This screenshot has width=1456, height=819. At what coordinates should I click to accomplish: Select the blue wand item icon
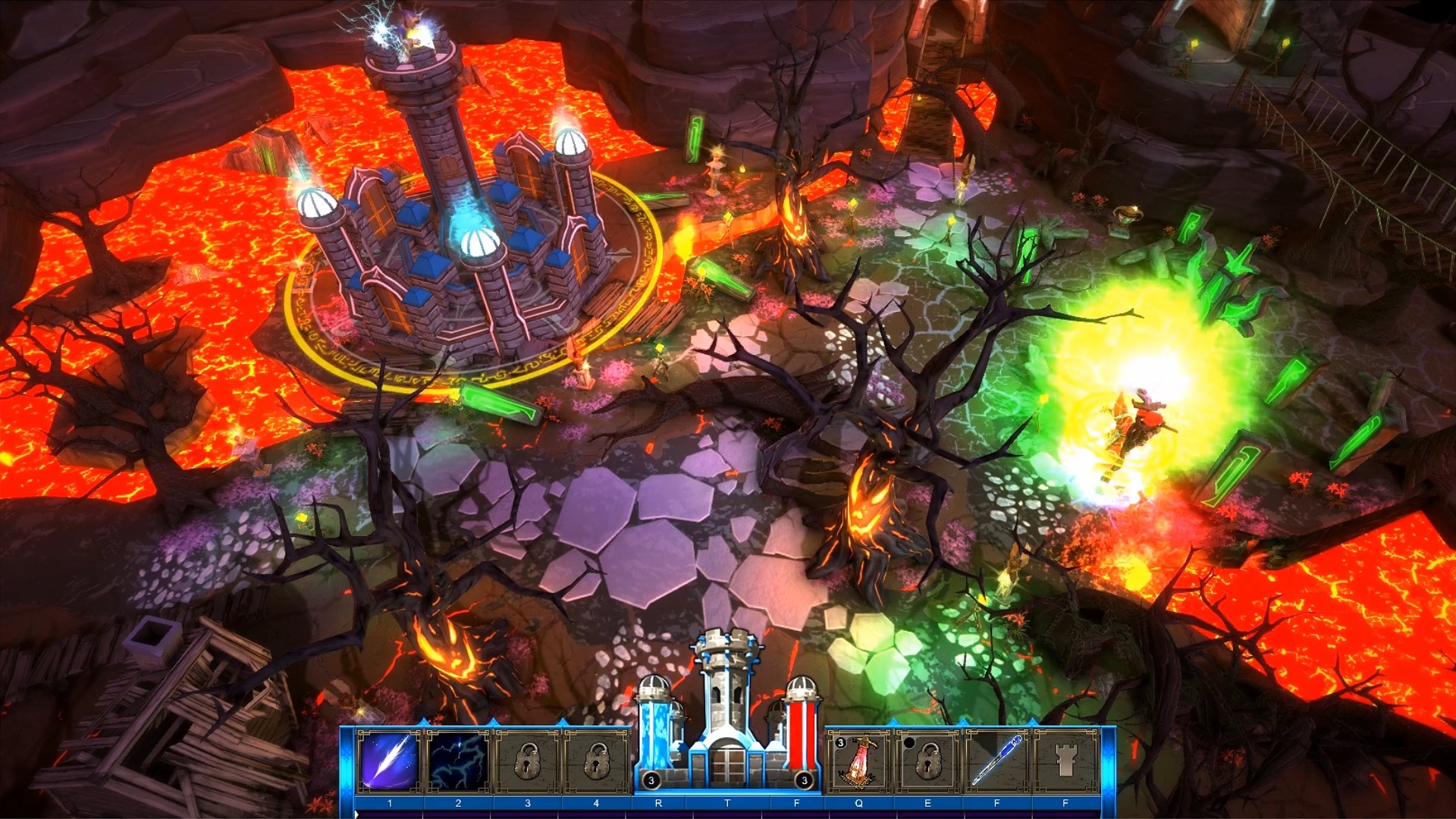995,761
